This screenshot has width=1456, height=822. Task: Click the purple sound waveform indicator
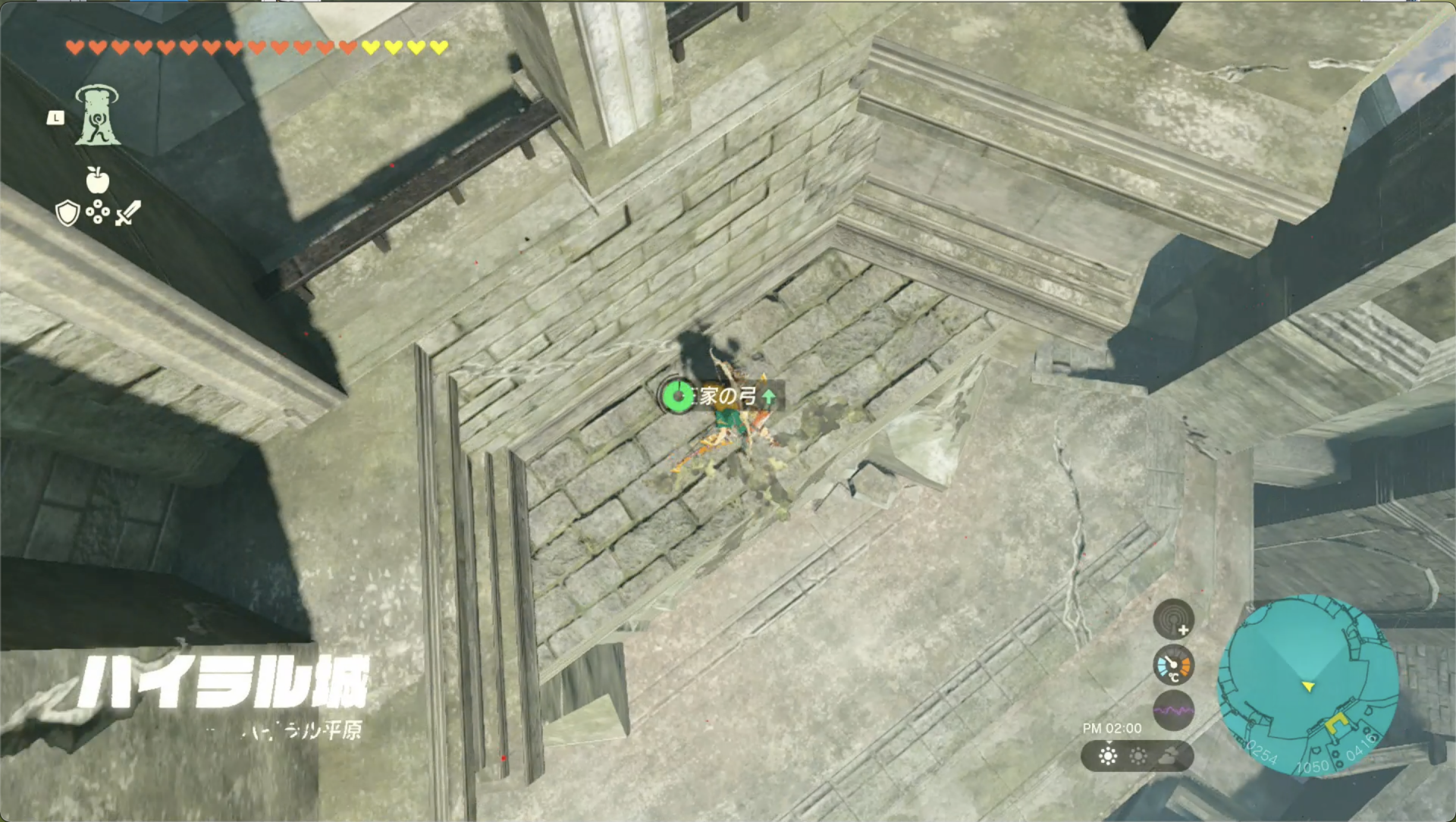point(1172,711)
